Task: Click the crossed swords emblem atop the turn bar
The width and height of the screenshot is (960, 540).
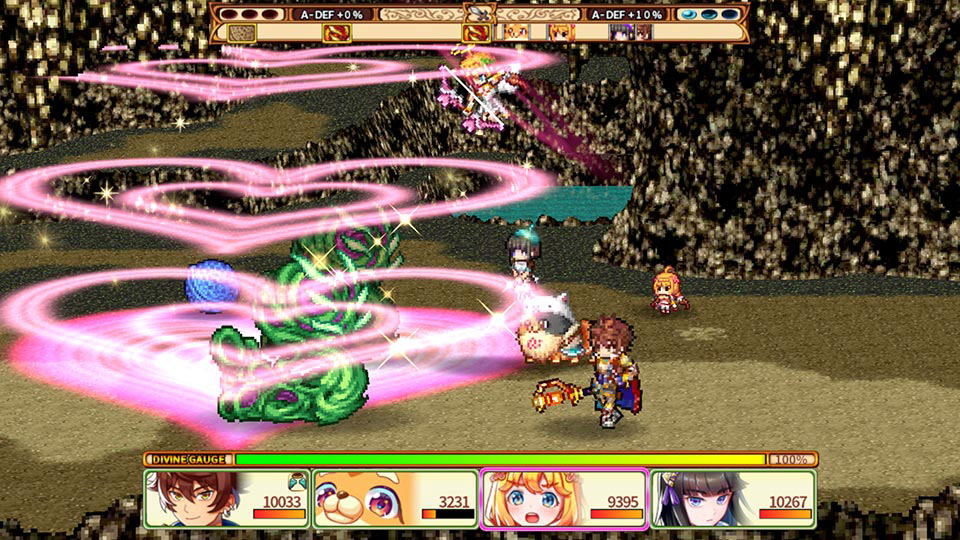Action: 480,14
